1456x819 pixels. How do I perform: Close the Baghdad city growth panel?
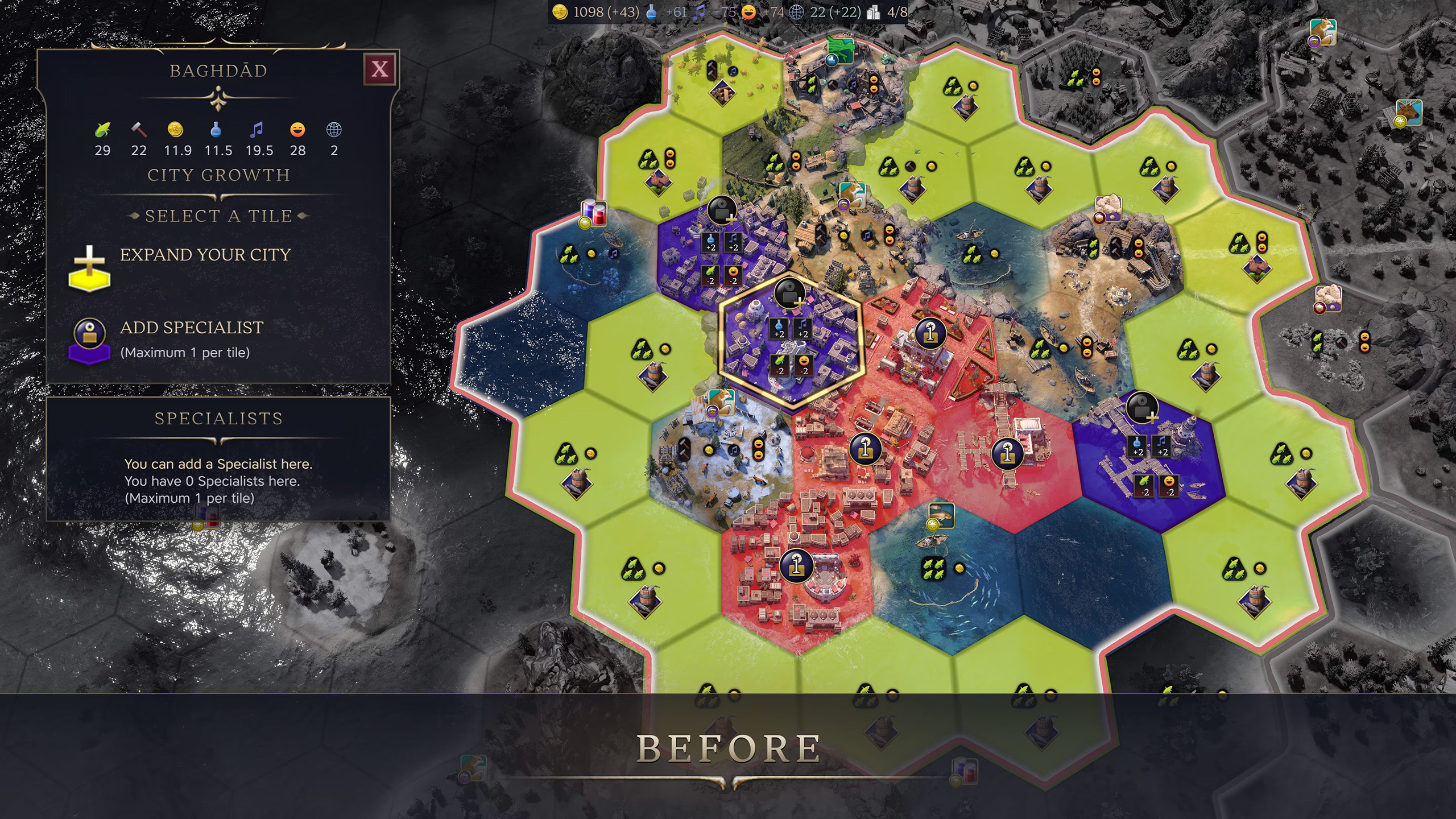point(379,69)
